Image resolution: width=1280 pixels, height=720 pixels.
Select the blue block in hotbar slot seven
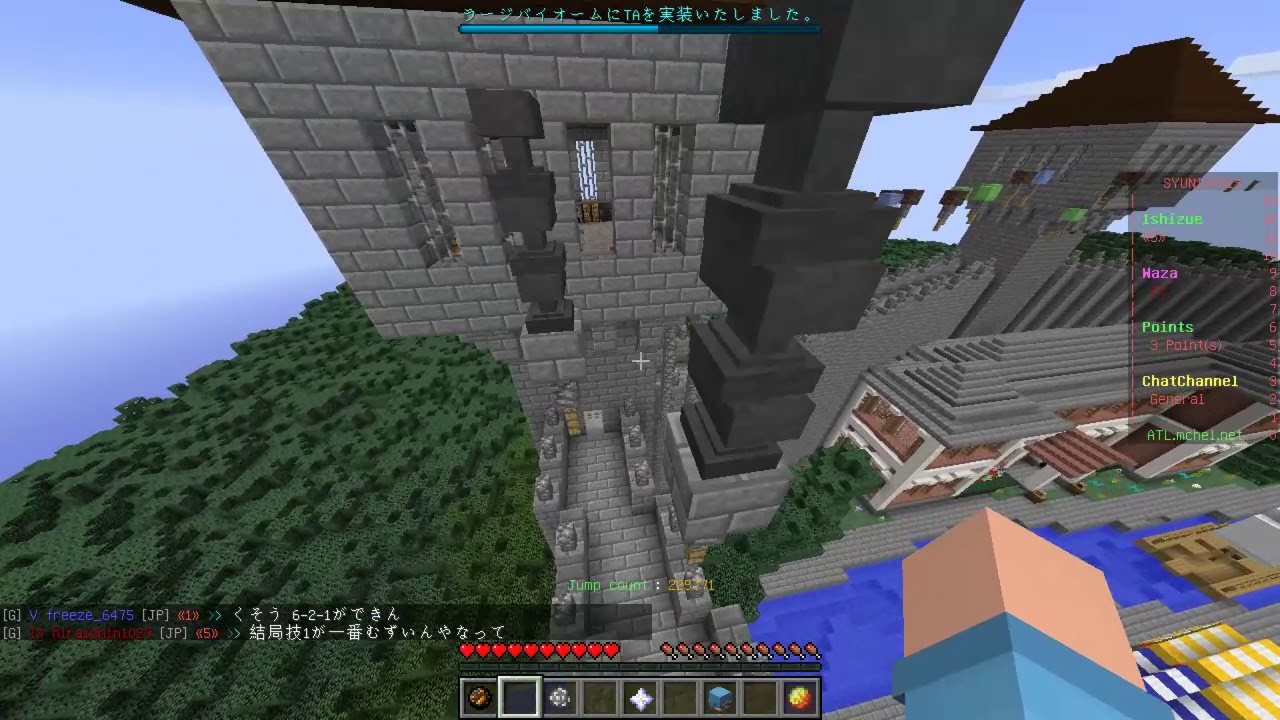point(718,697)
